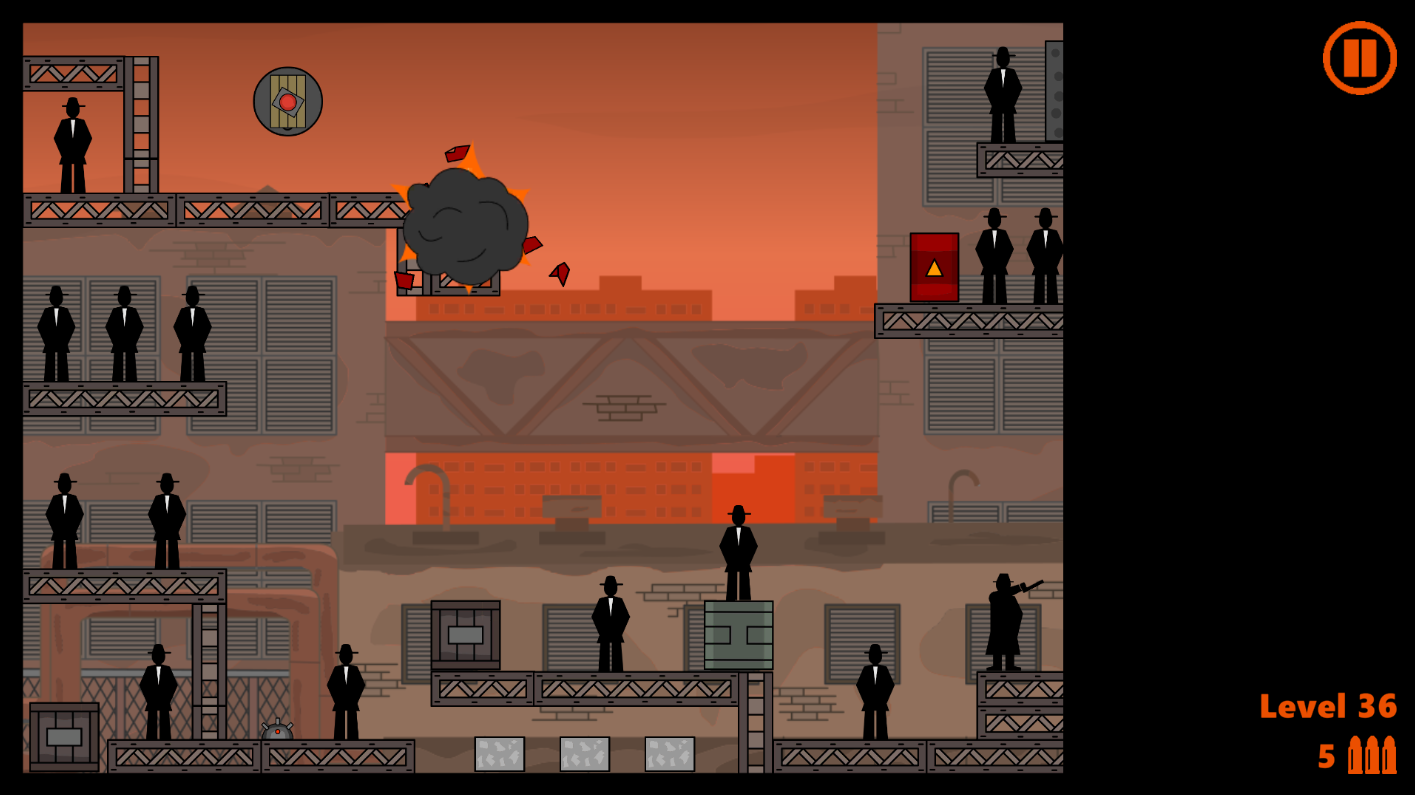Click the round red detonator button top-left
The height and width of the screenshot is (795, 1417).
[288, 99]
